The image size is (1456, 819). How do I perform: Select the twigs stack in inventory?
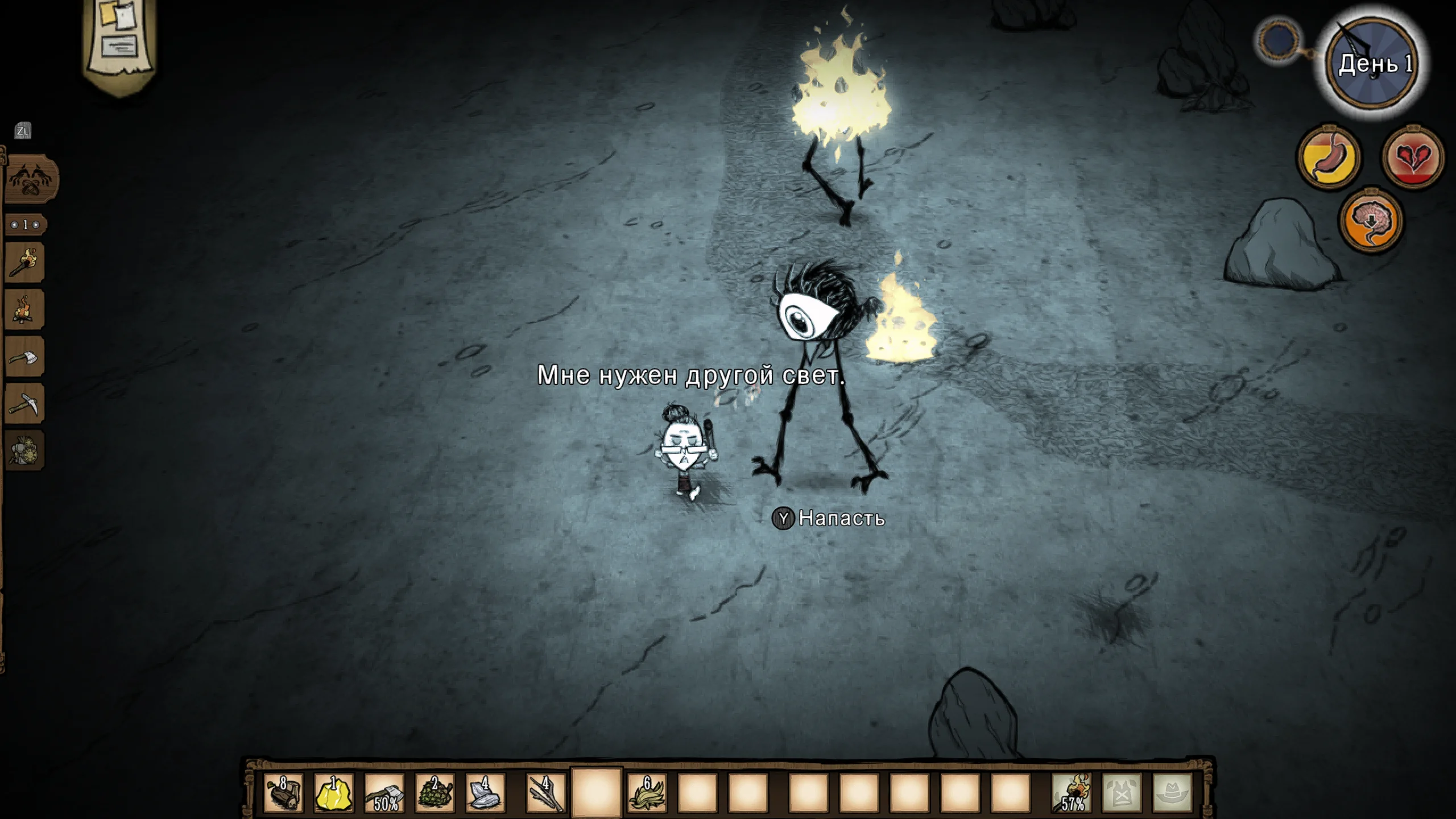coord(545,792)
